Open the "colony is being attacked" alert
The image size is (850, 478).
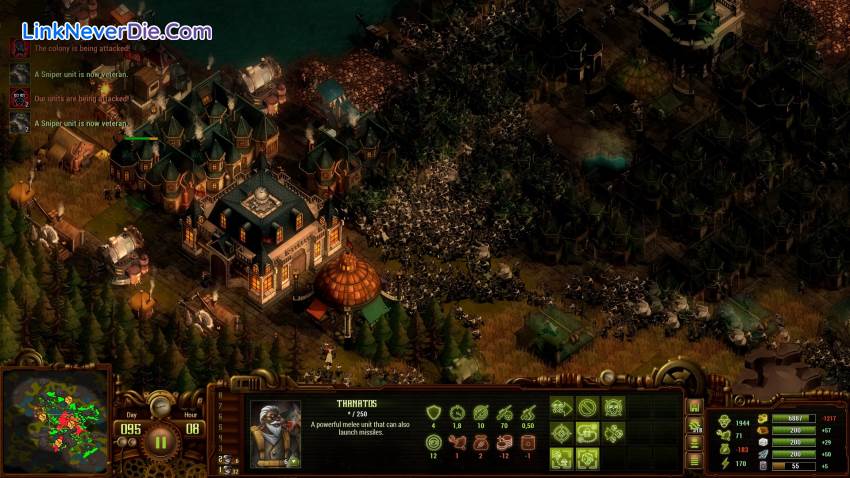tap(19, 47)
